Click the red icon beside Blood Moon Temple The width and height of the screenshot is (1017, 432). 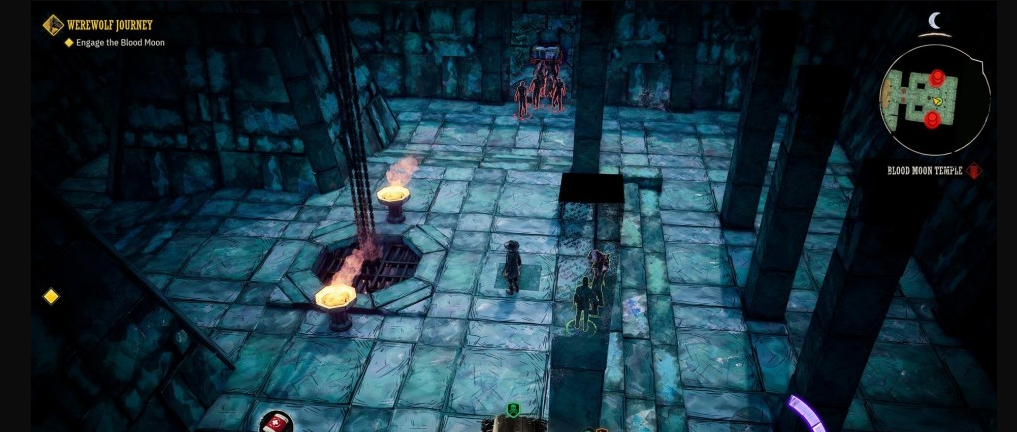click(975, 171)
